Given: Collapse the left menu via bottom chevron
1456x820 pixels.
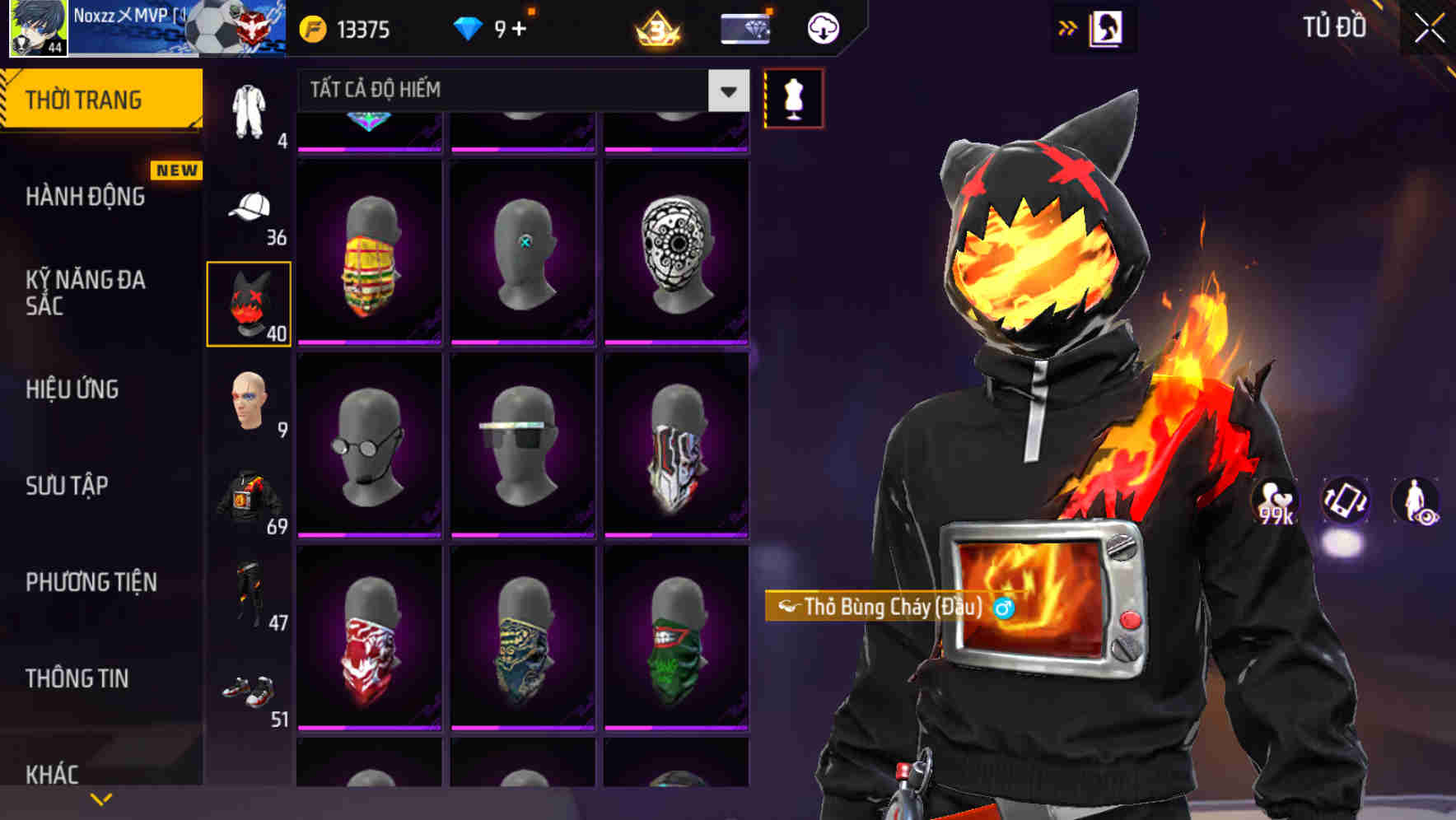Looking at the screenshot, I should 101,797.
